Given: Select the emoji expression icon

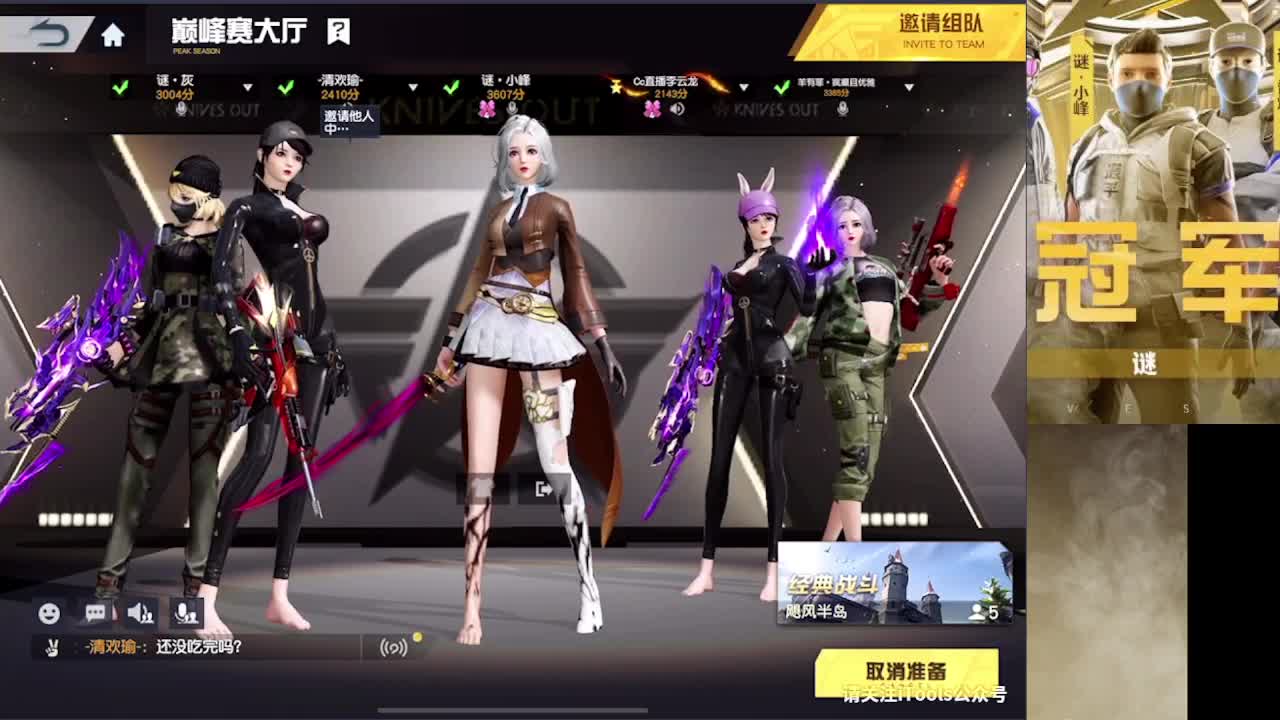Looking at the screenshot, I should tap(49, 613).
